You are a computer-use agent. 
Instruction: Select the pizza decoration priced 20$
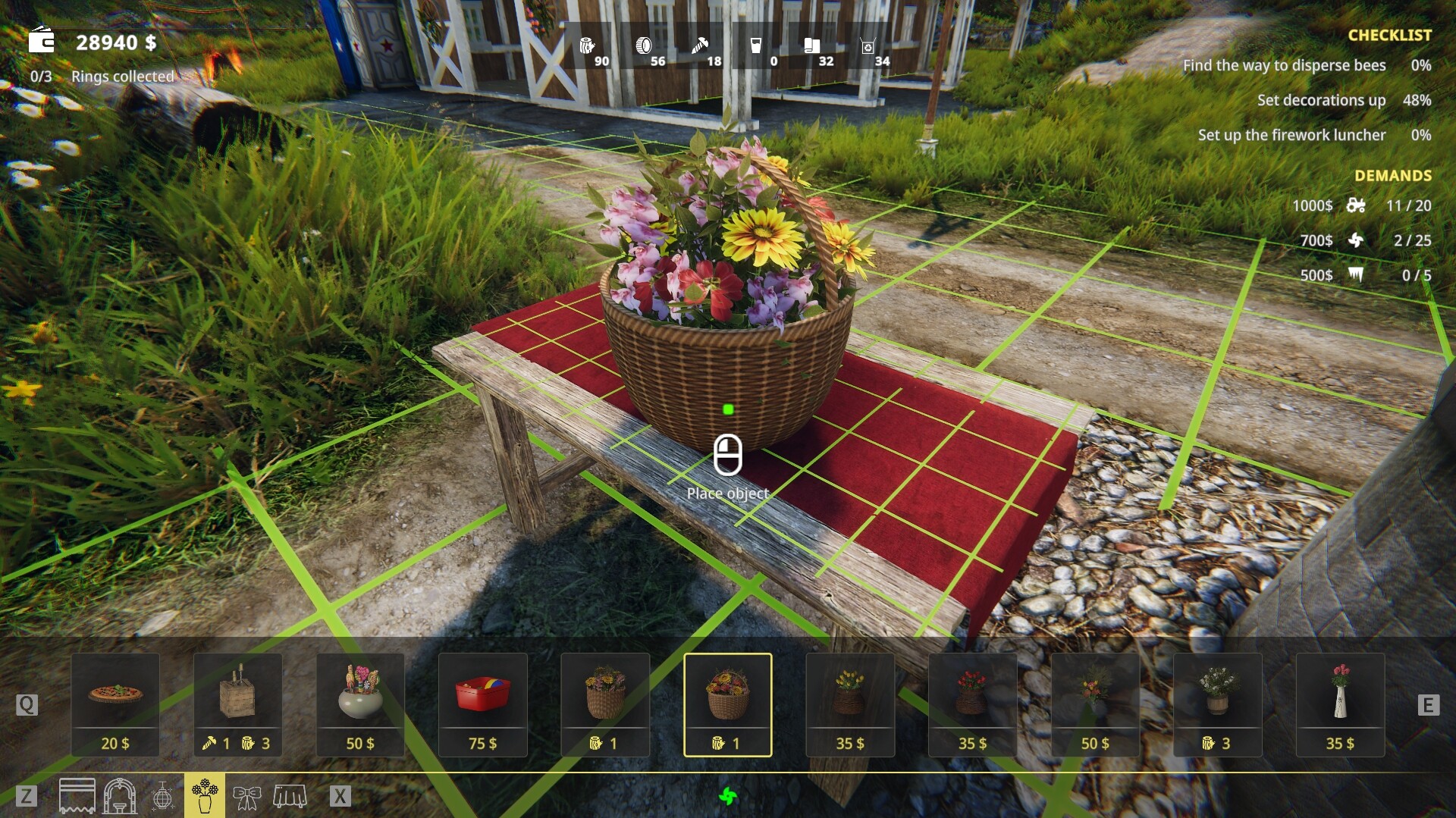(115, 704)
